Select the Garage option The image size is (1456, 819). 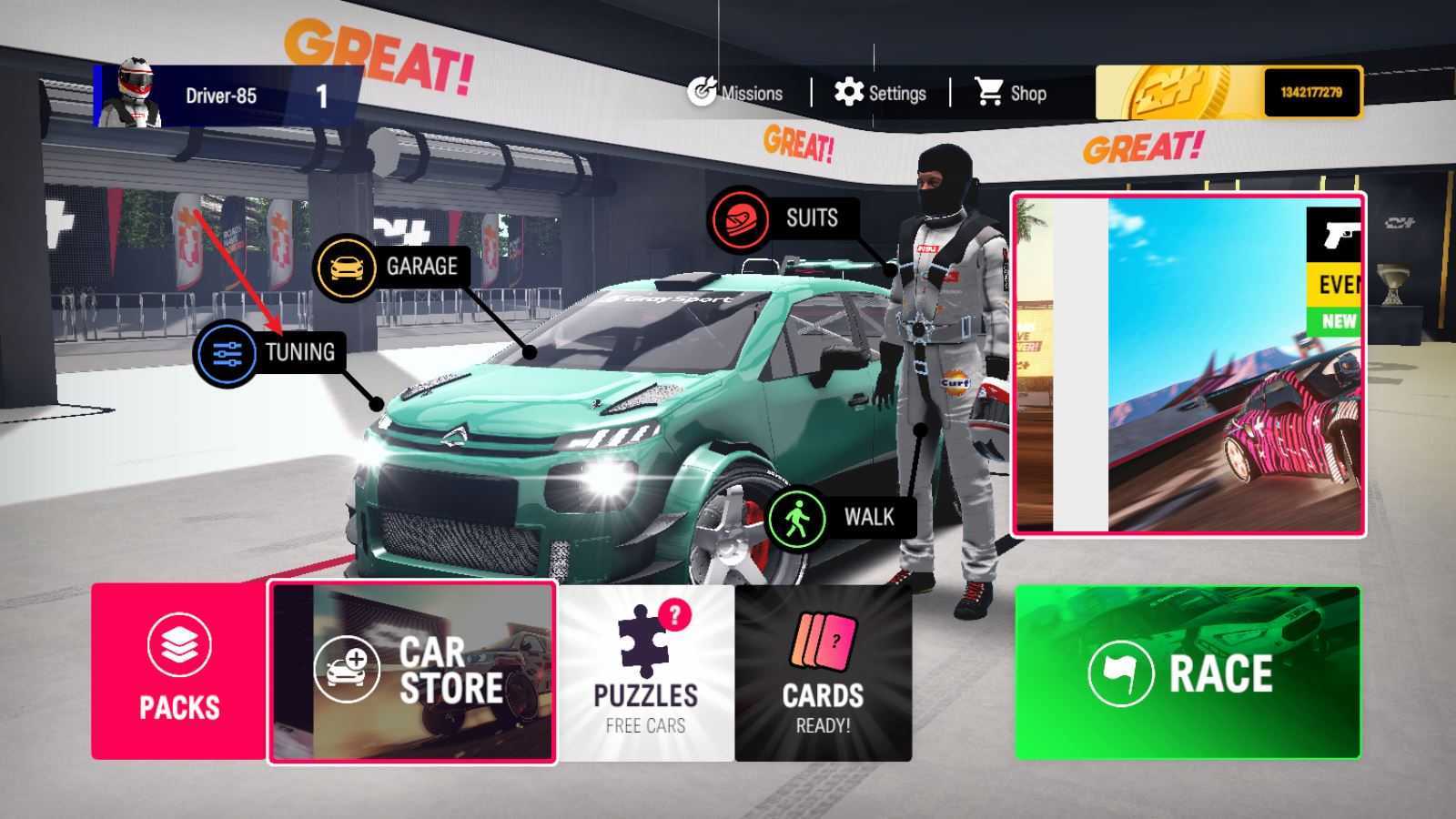[x=390, y=267]
